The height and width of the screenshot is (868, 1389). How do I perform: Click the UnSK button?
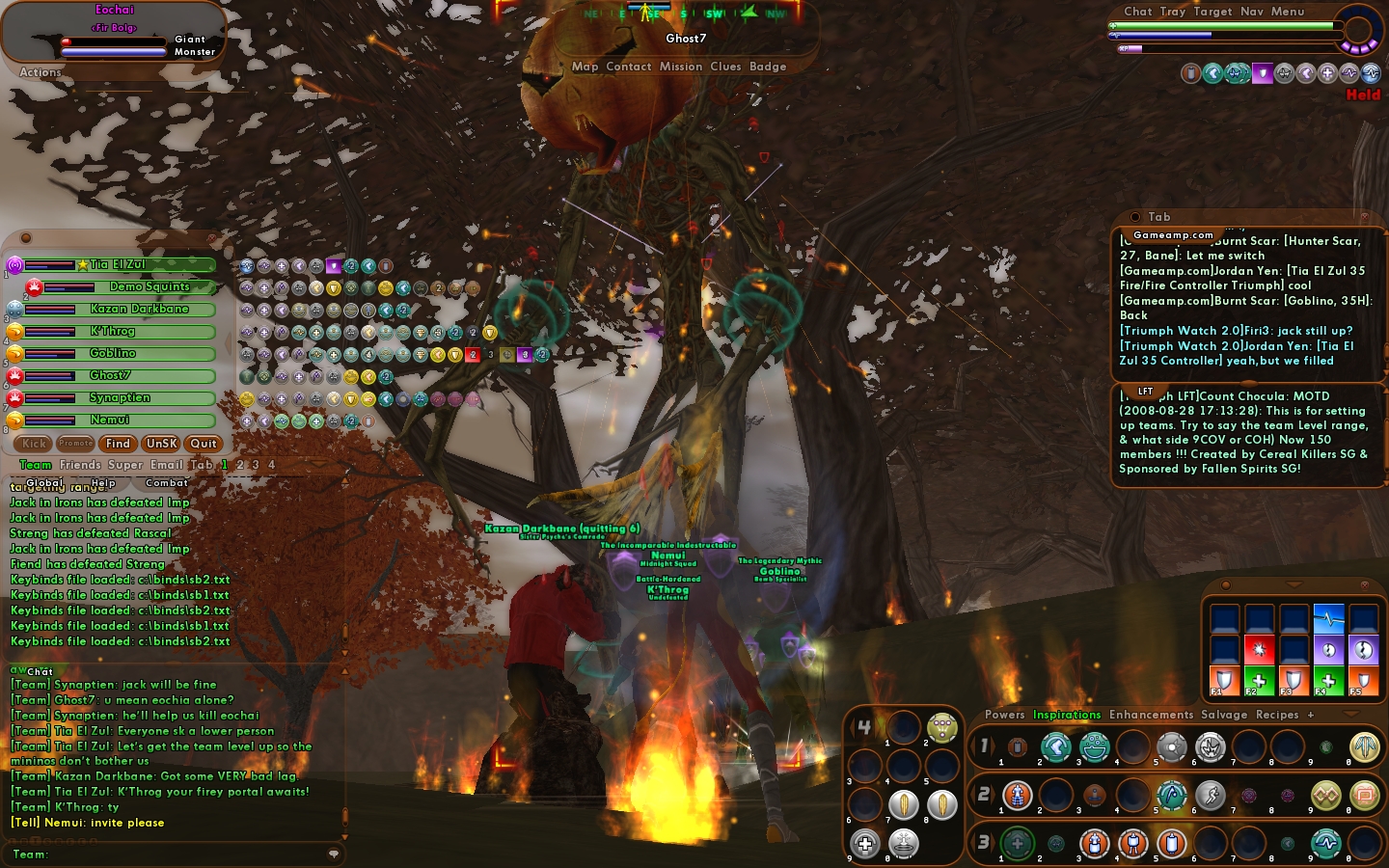[x=161, y=444]
